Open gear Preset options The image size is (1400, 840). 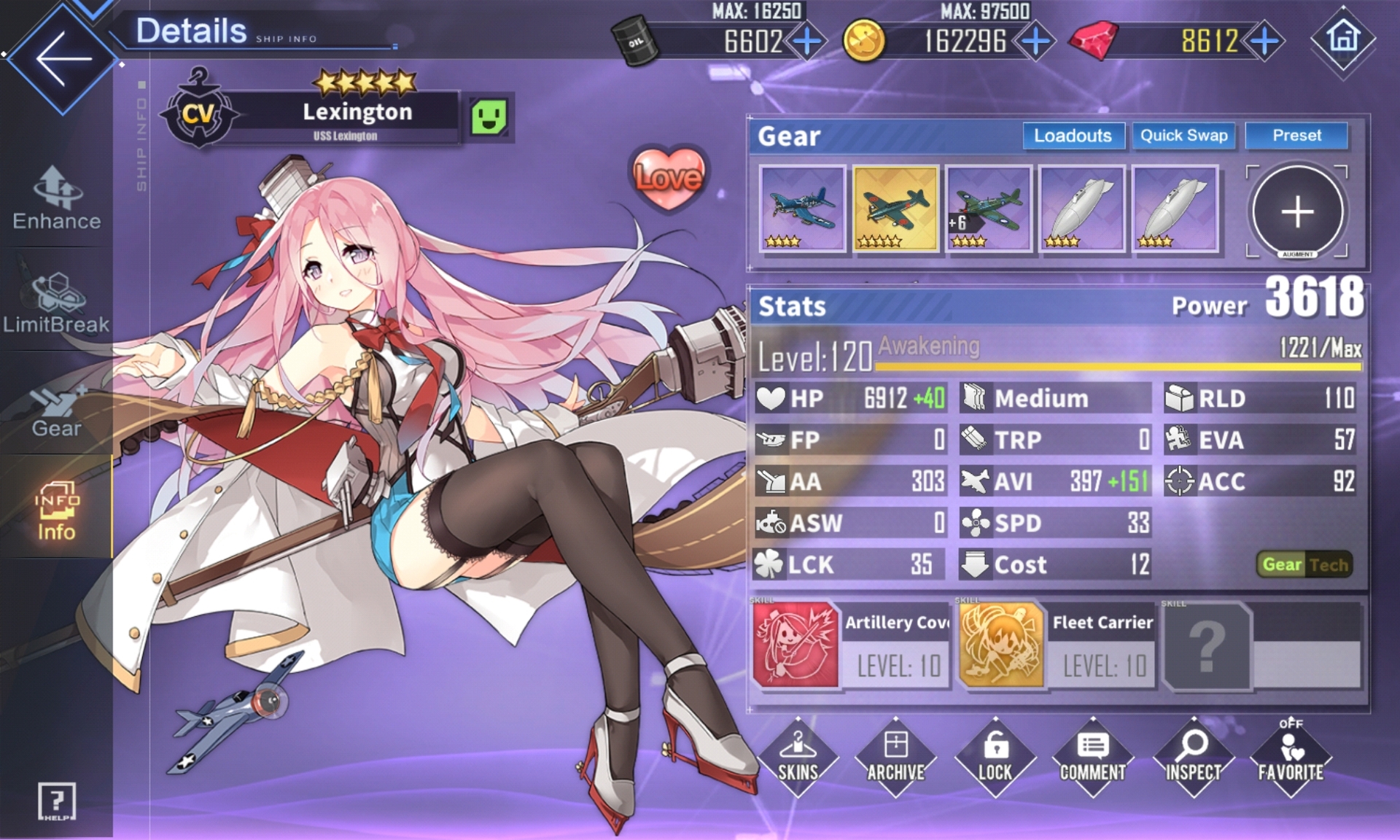1296,136
